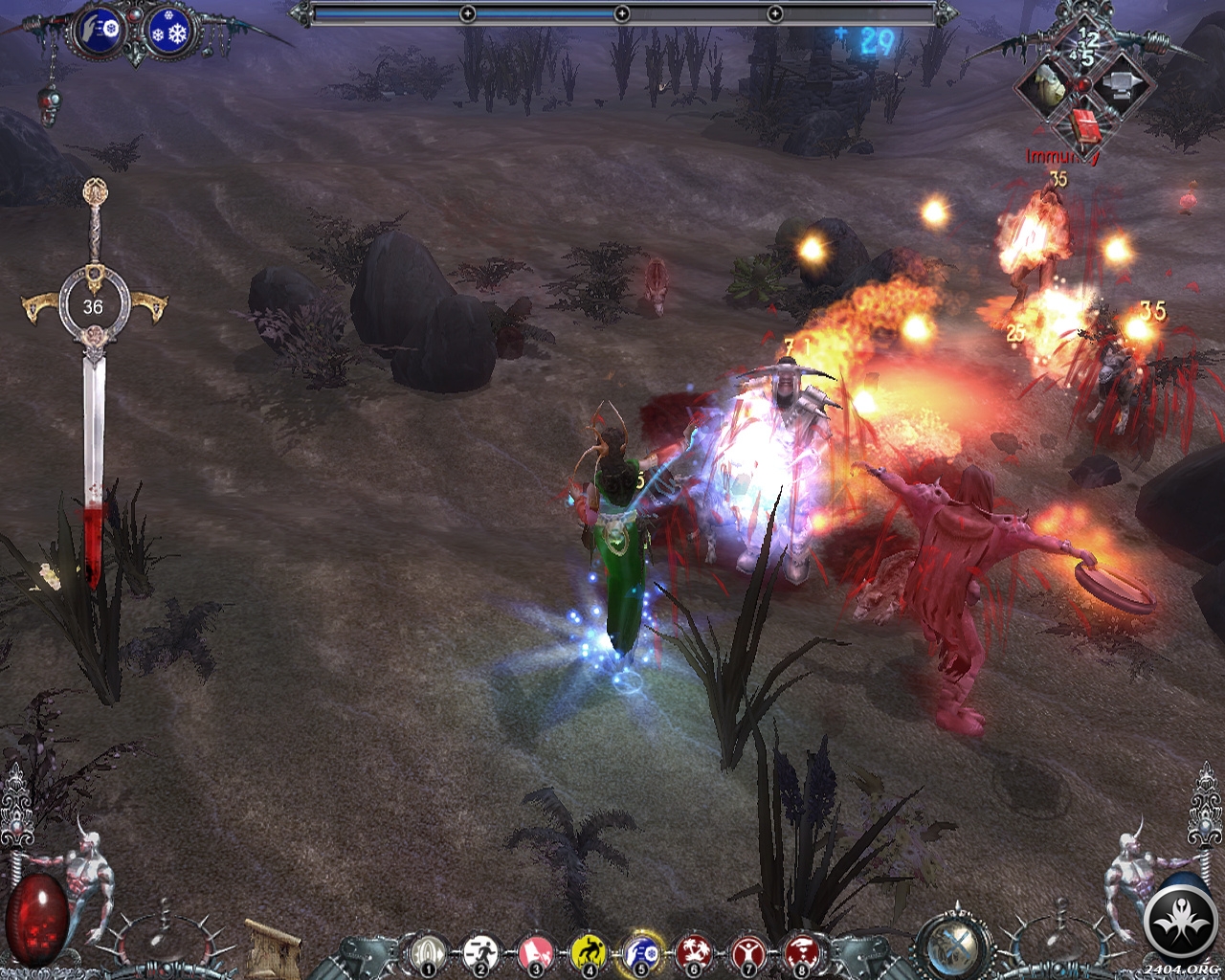Use the red raised-arms figure skill

pos(747,952)
